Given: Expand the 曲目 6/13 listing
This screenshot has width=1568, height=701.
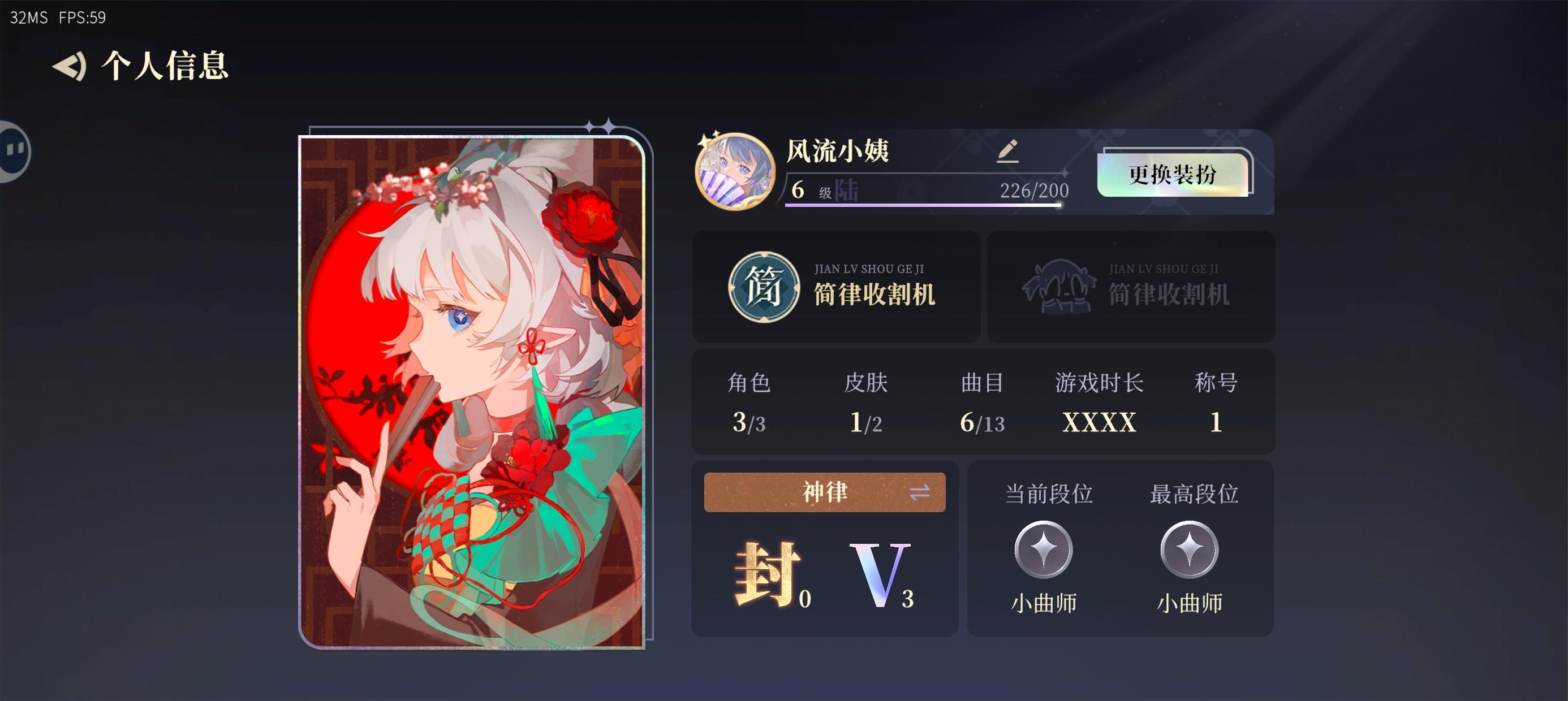Looking at the screenshot, I should tap(983, 405).
